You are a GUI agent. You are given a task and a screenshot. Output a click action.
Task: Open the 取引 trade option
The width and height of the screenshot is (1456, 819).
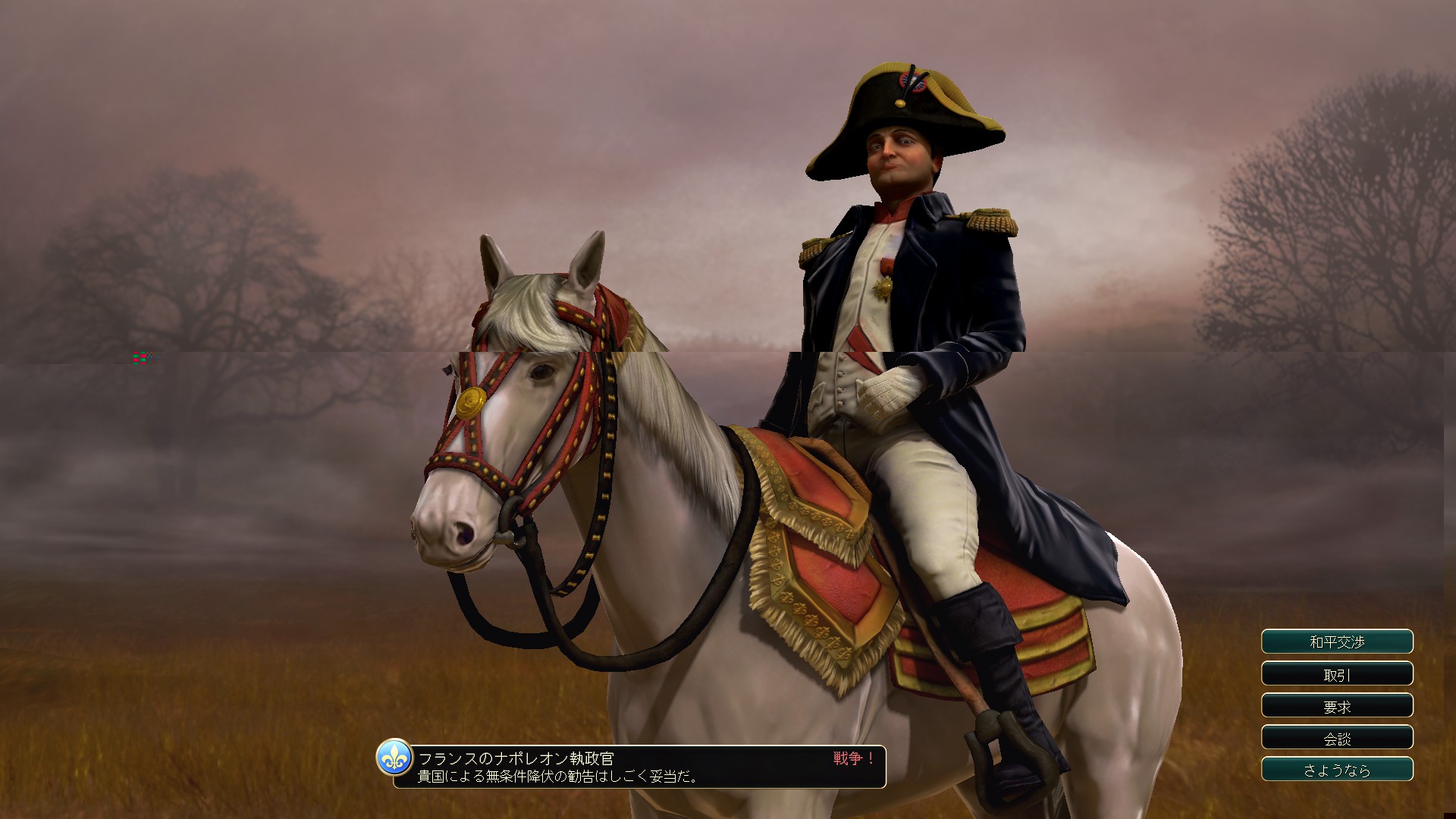point(1337,674)
